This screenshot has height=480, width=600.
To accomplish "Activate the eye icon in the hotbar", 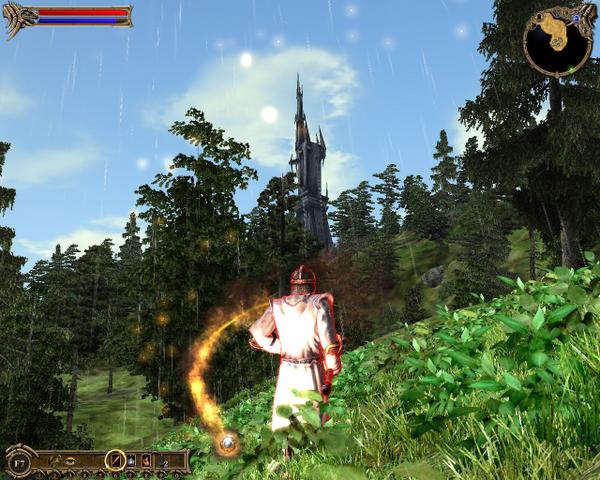I will click(70, 461).
